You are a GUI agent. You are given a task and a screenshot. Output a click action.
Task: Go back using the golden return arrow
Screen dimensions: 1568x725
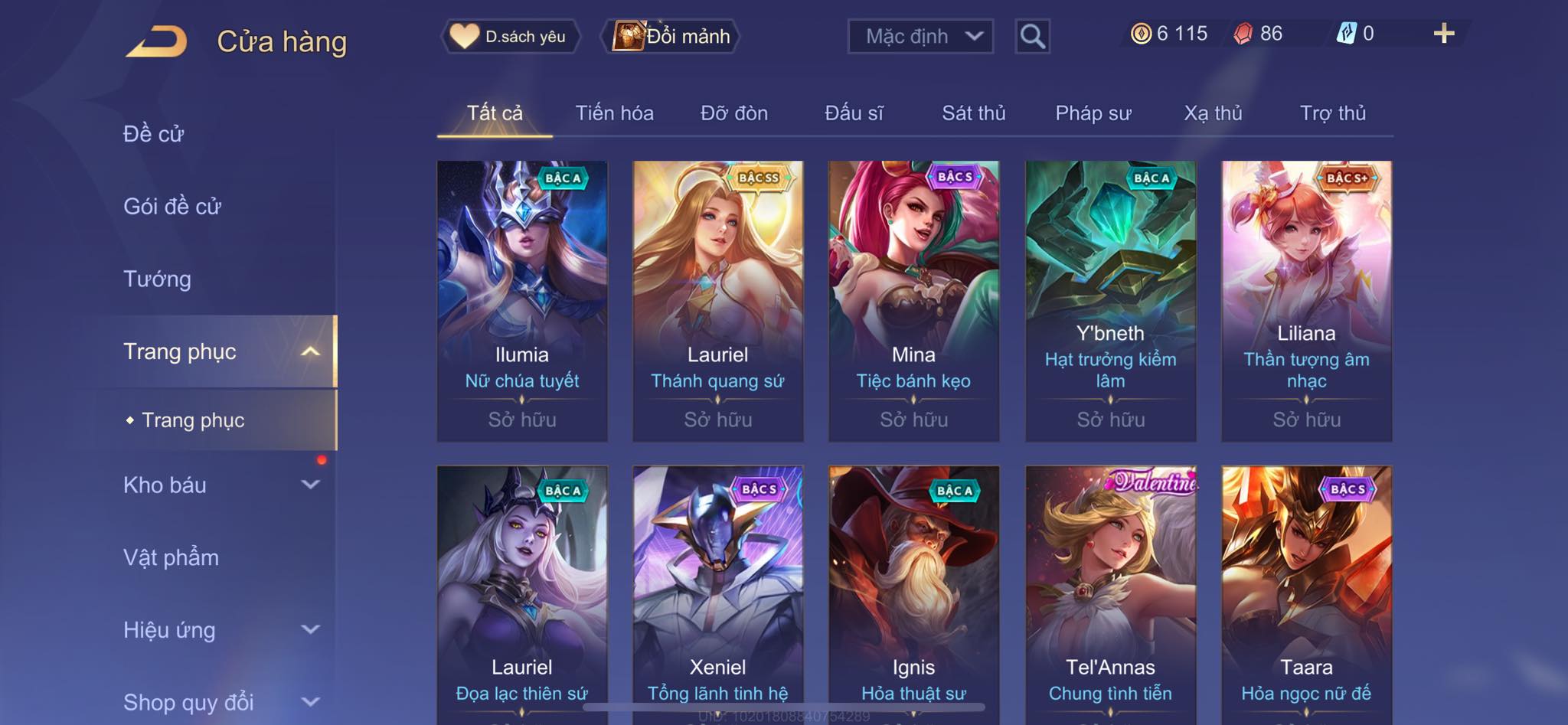(x=157, y=41)
